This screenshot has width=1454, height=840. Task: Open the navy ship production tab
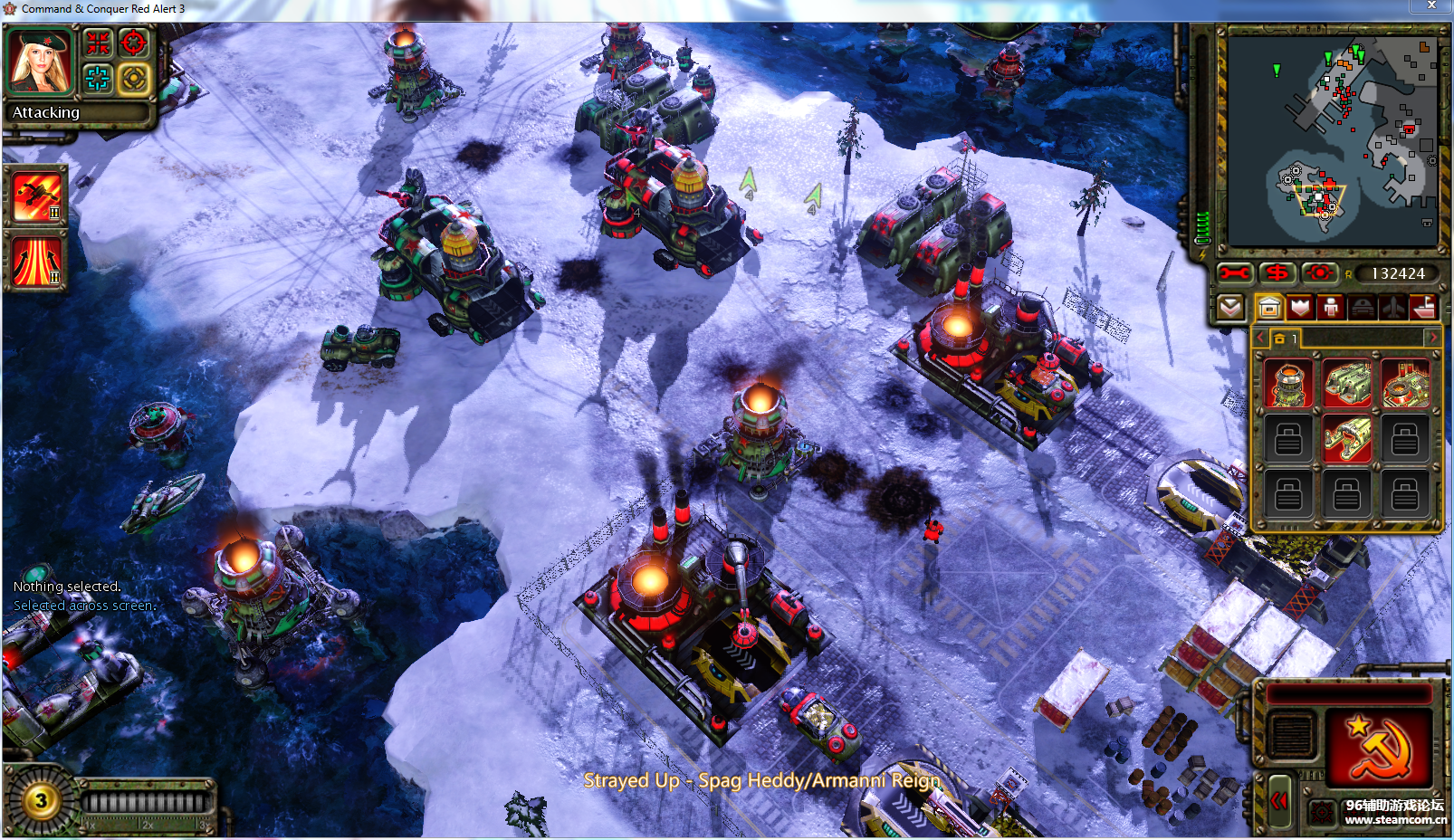(1423, 308)
